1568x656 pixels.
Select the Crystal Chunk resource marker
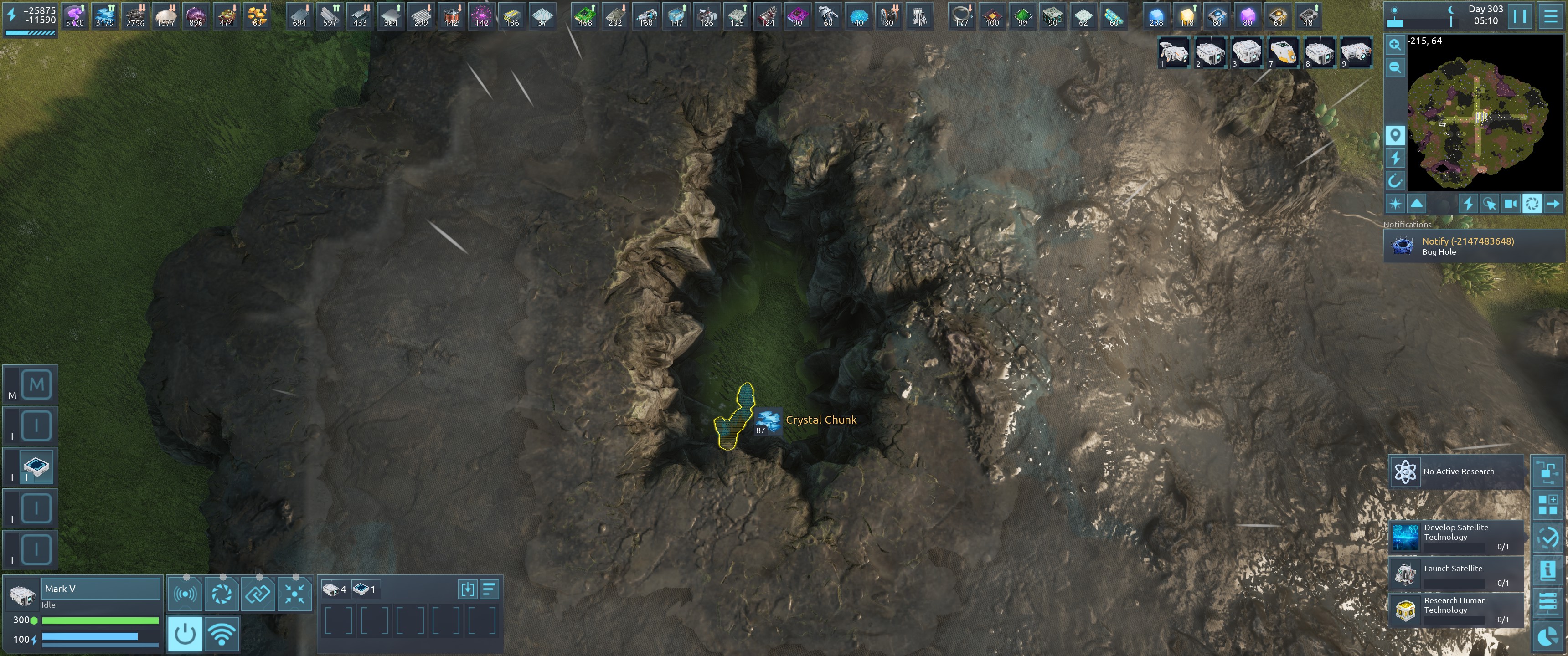768,420
